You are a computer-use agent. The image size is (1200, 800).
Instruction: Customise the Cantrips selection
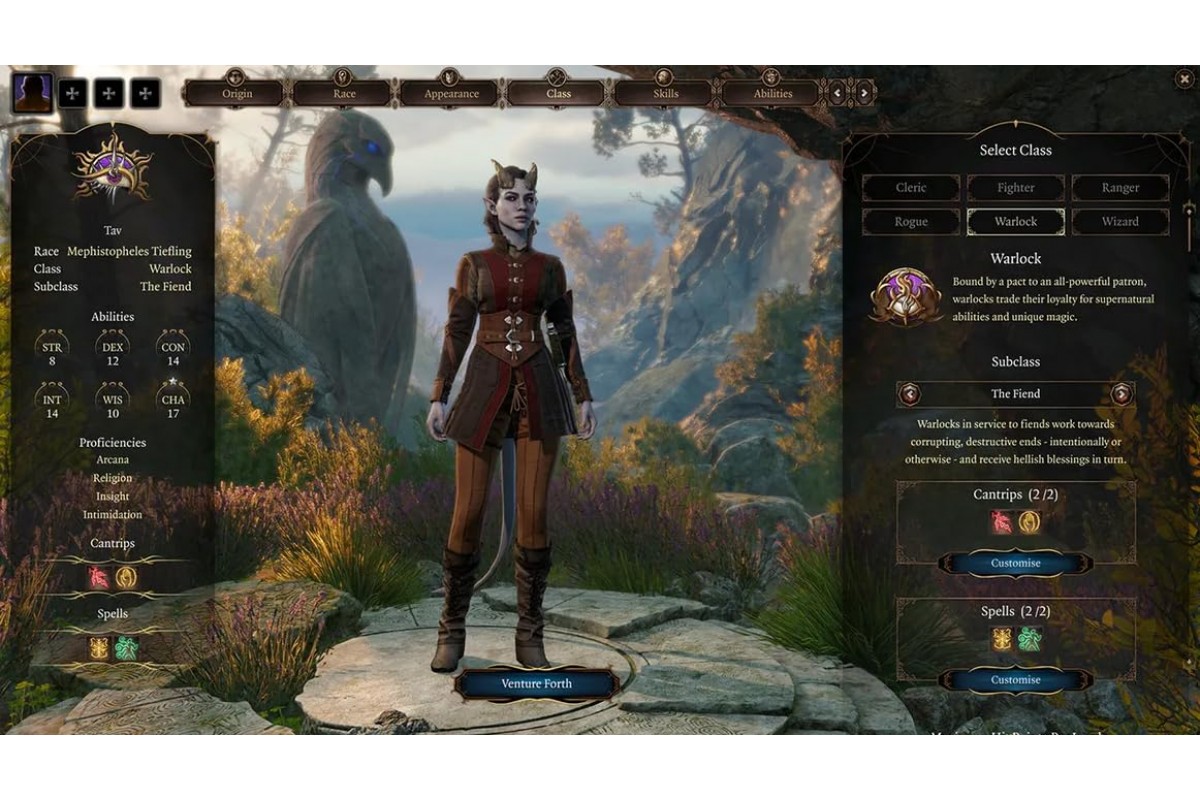(x=1015, y=563)
